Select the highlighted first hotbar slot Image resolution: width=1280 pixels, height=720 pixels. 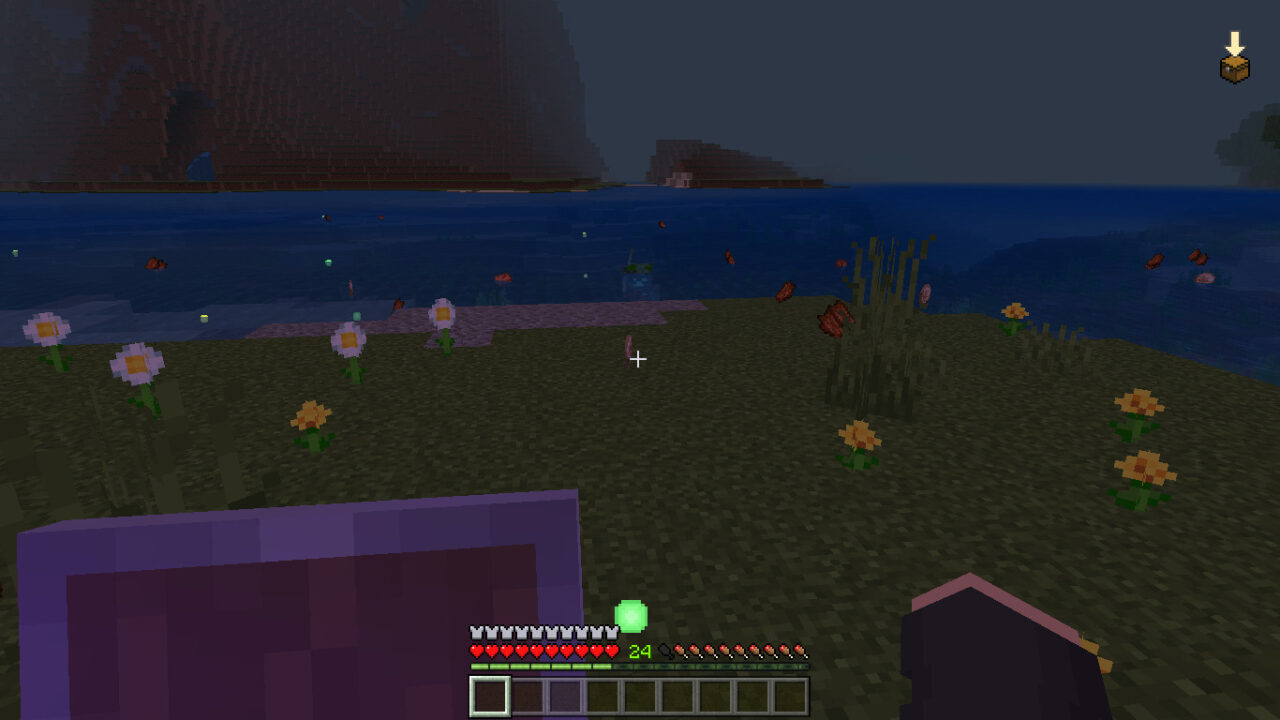(490, 696)
